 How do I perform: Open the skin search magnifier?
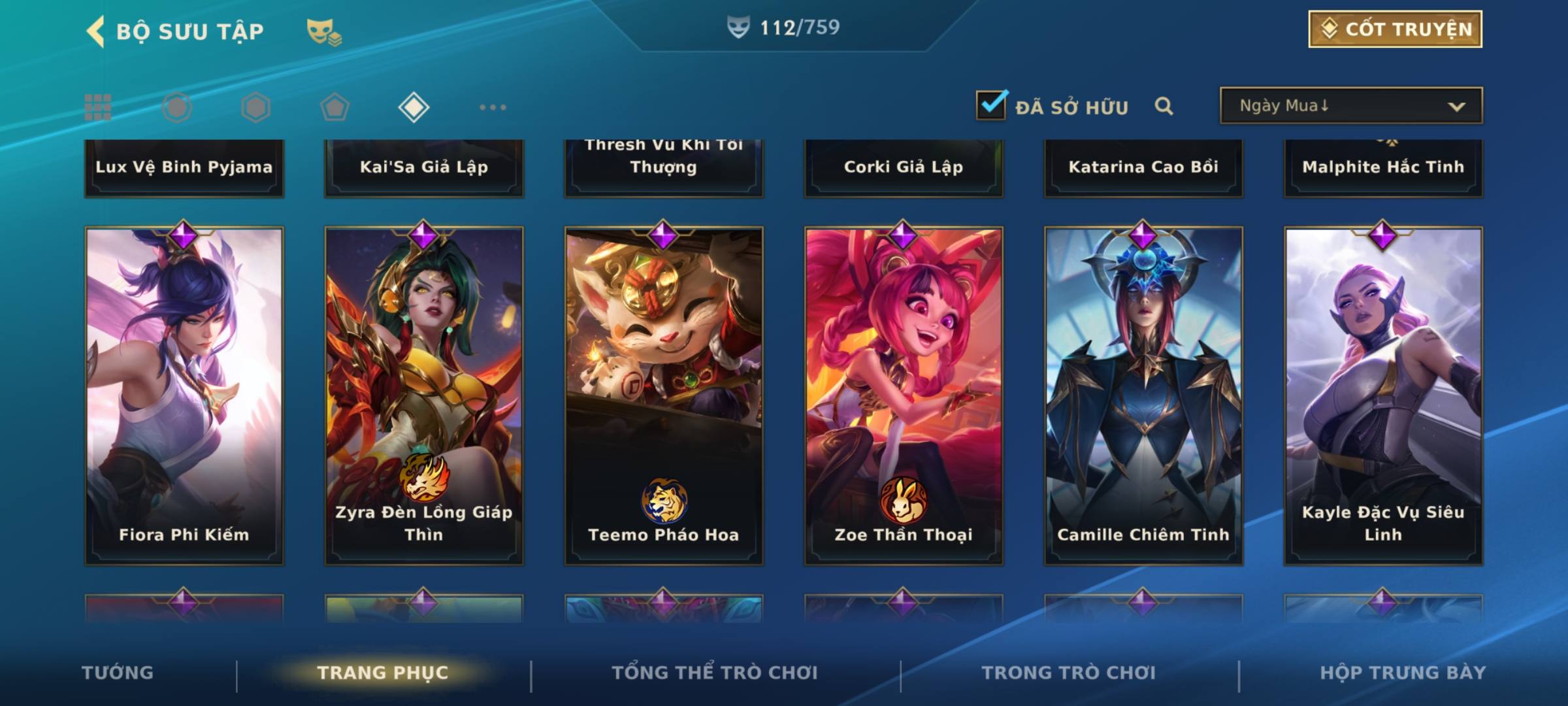pos(1164,106)
